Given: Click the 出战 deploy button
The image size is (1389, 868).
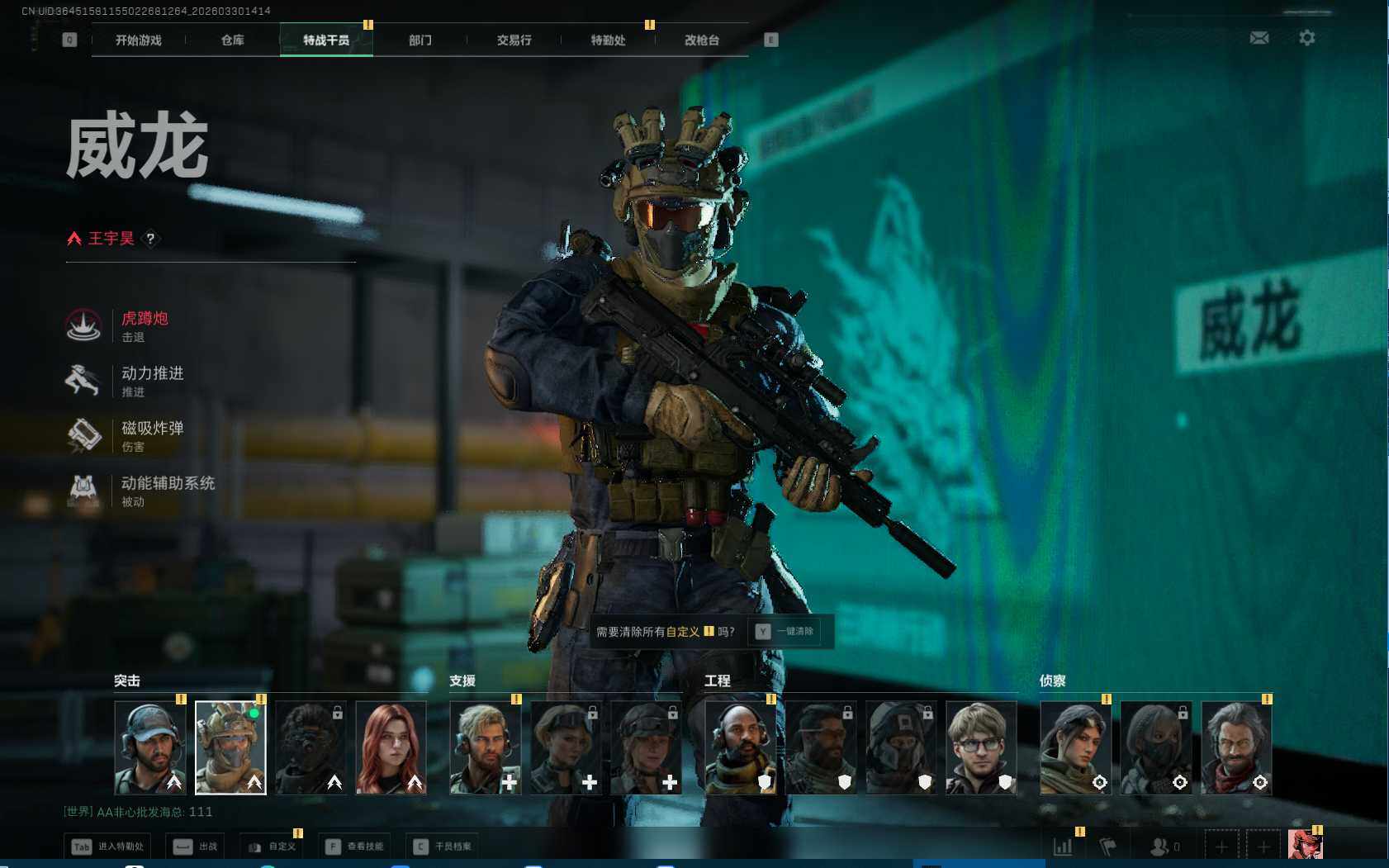Looking at the screenshot, I should [196, 847].
